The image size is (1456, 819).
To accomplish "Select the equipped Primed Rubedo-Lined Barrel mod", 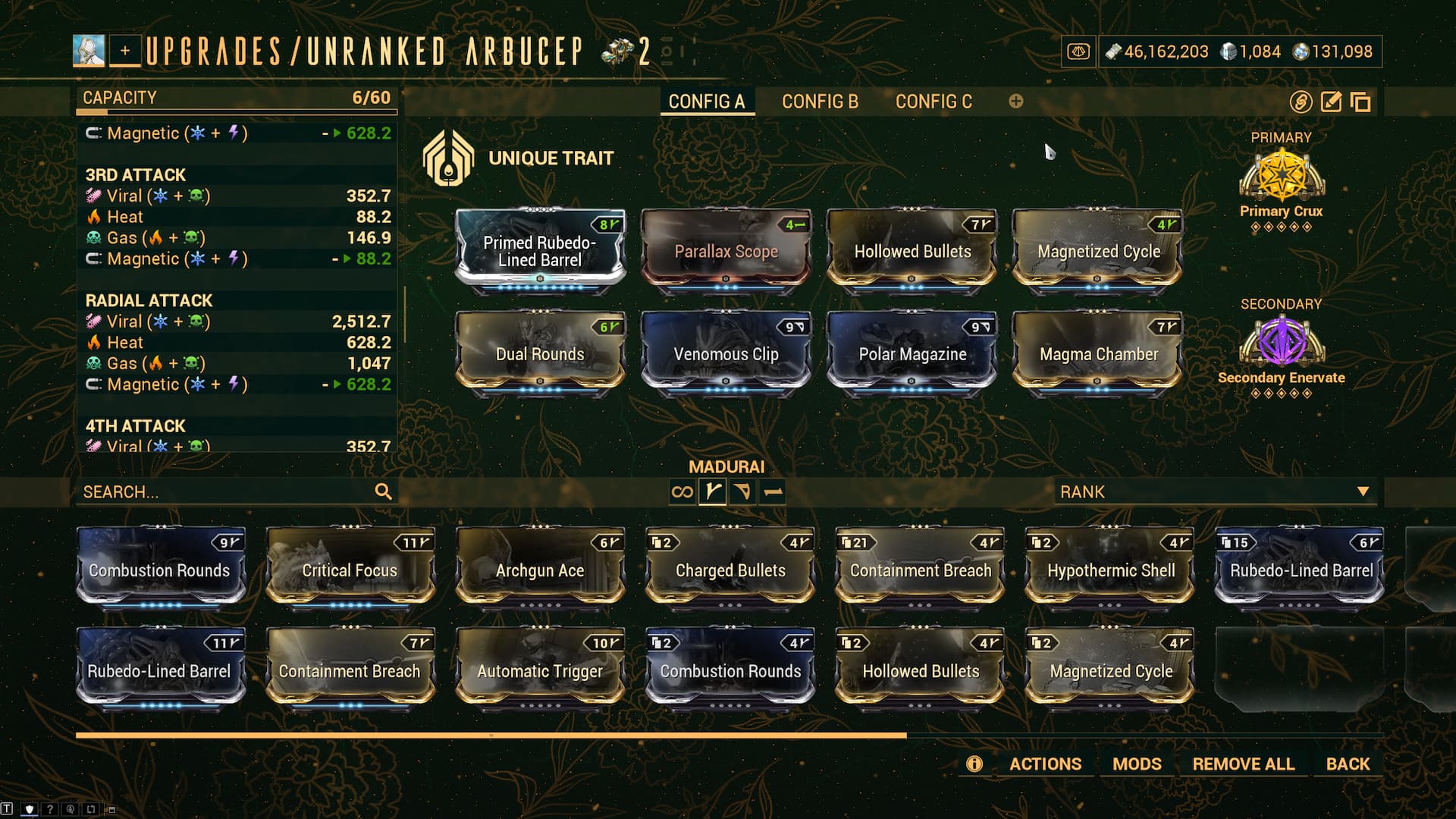I will click(540, 249).
